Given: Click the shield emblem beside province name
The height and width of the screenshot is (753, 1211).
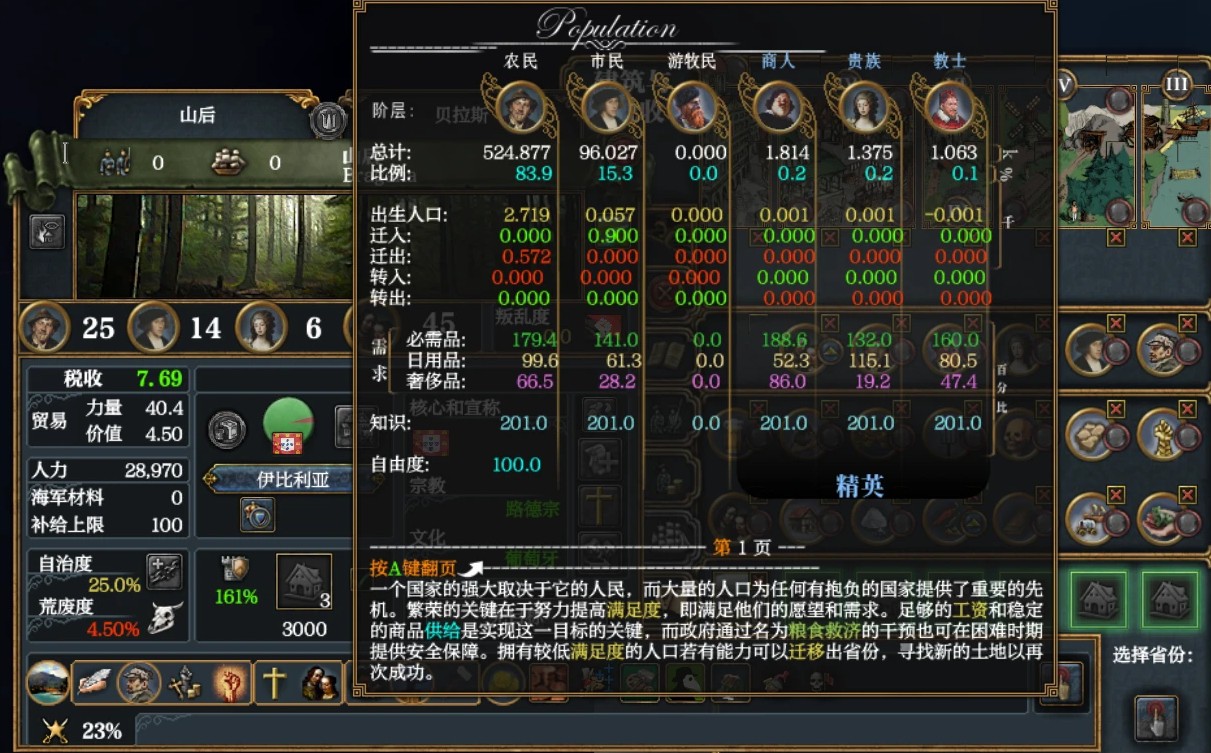Looking at the screenshot, I should click(327, 120).
